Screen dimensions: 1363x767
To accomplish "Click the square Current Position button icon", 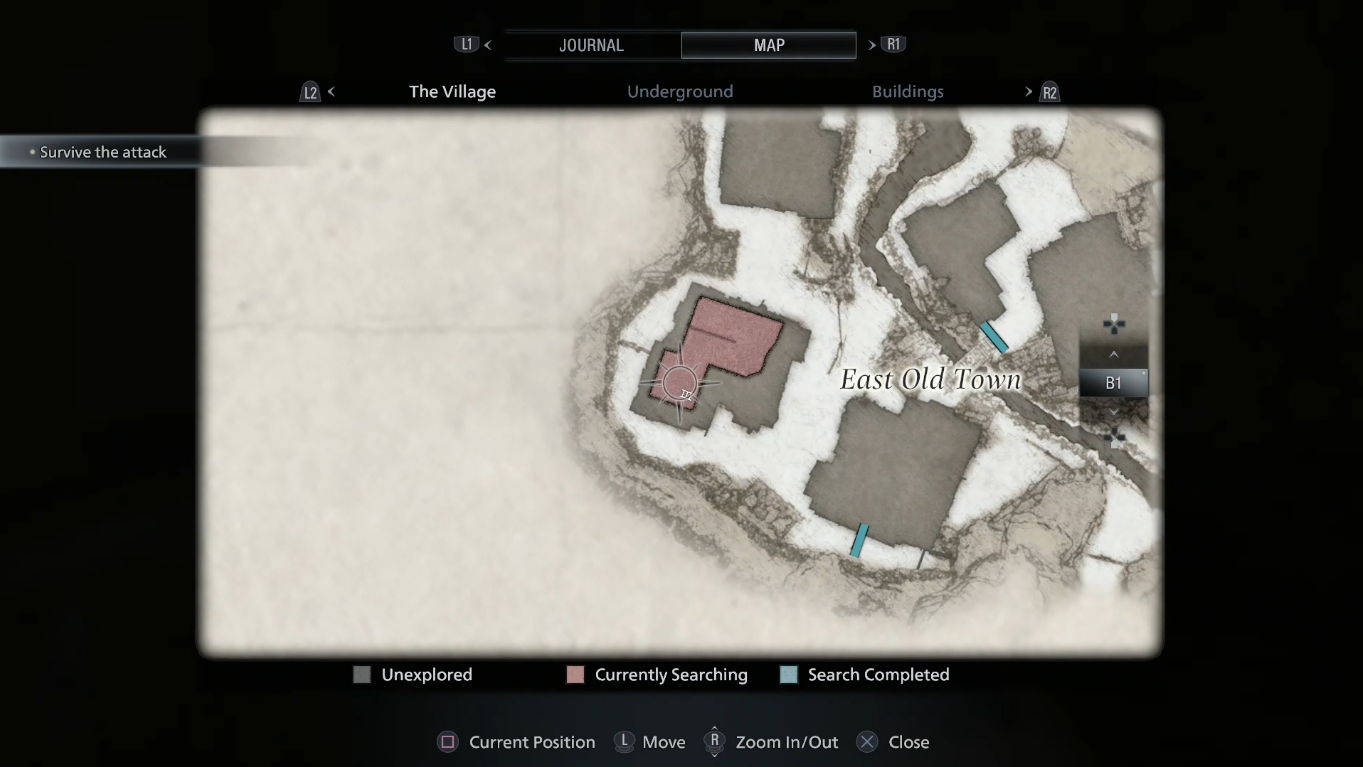I will (447, 742).
